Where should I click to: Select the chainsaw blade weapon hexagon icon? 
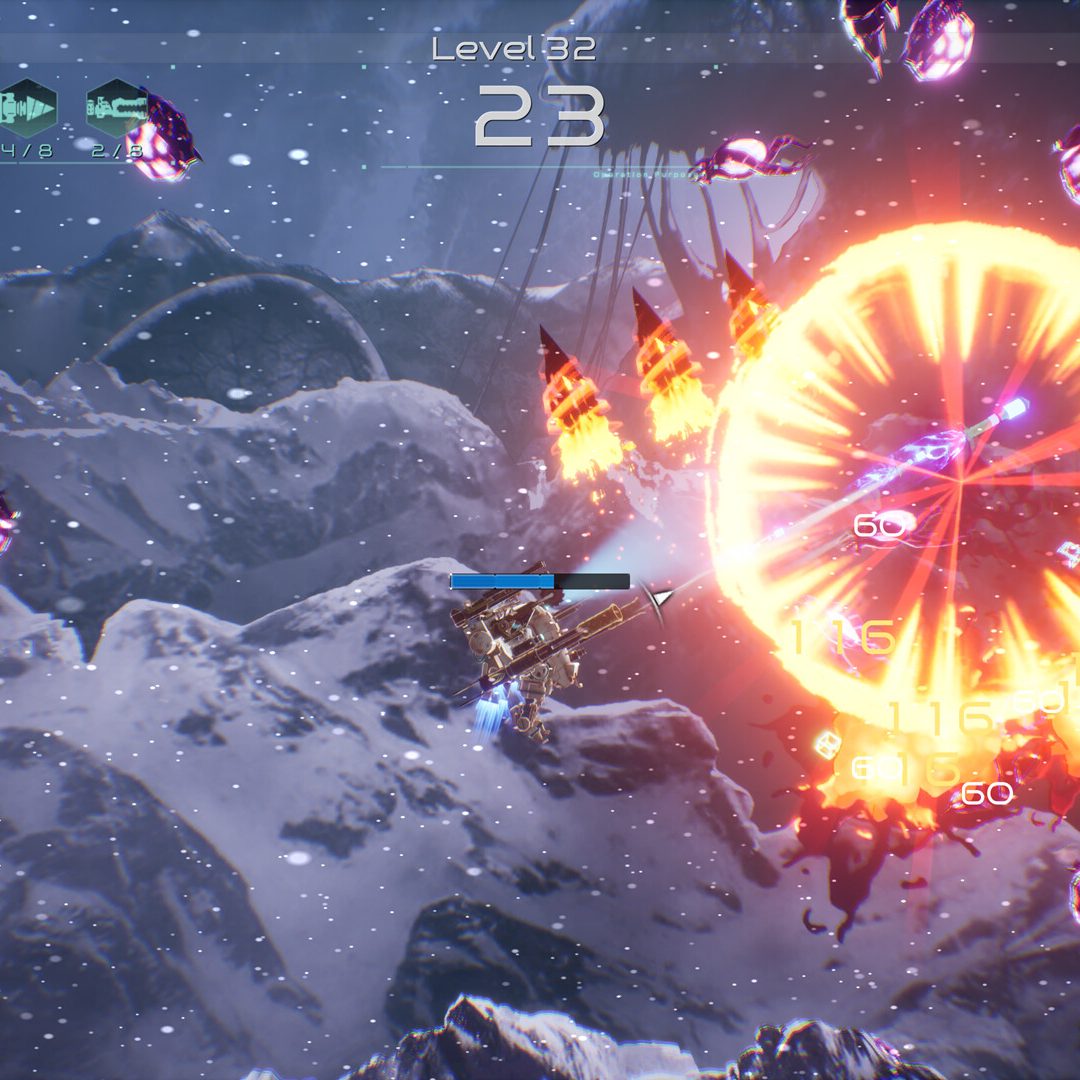coord(116,107)
